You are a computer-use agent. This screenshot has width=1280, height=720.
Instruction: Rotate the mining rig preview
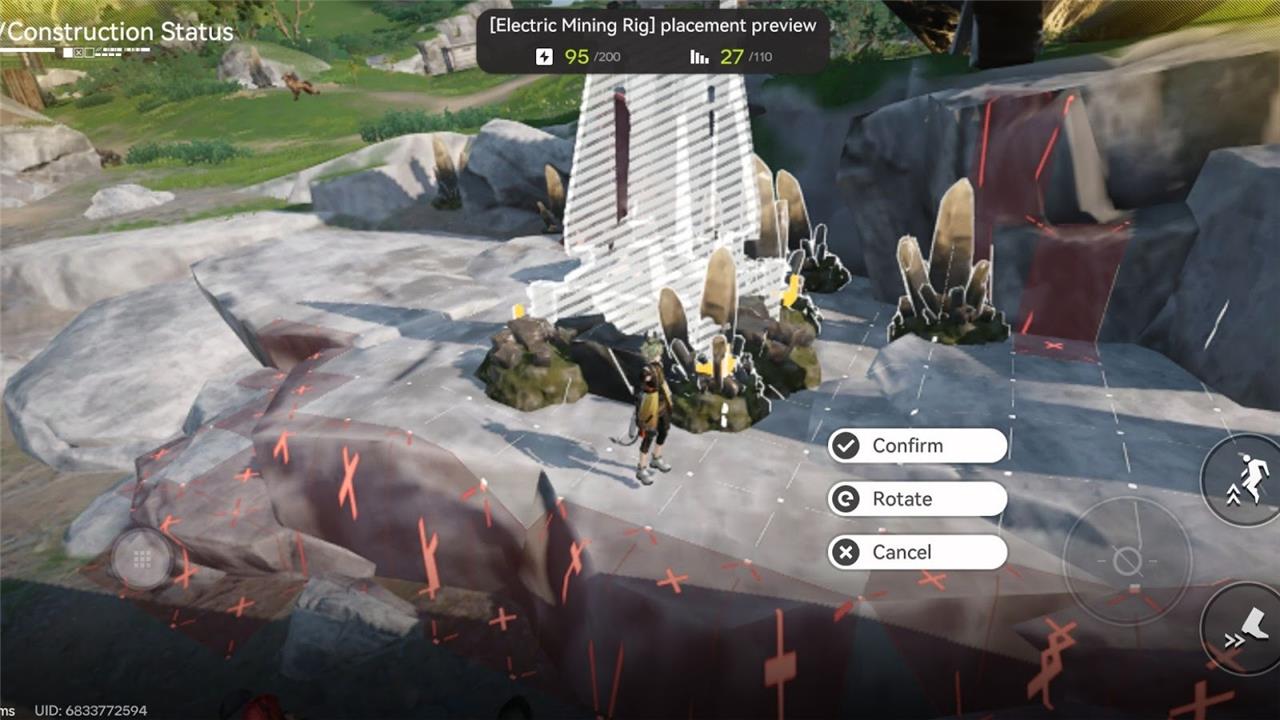(916, 499)
